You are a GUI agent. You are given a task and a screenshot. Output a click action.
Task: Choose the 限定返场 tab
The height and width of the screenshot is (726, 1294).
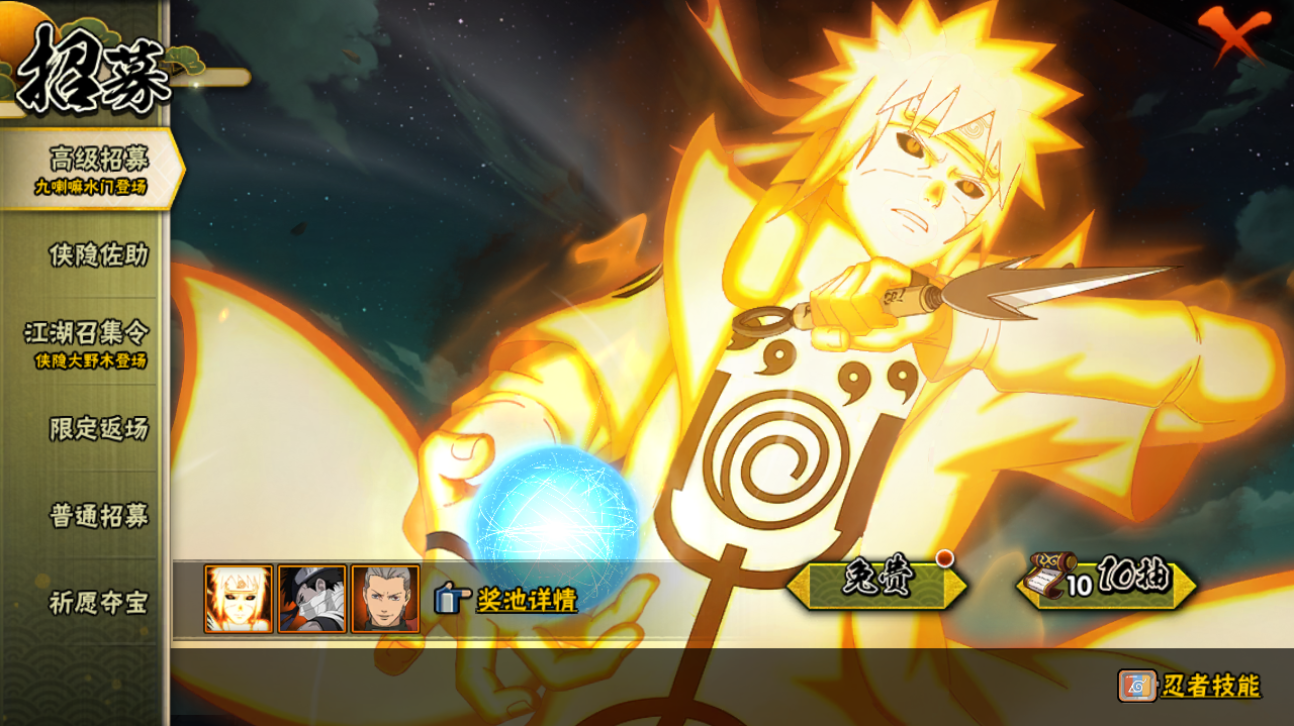point(98,429)
